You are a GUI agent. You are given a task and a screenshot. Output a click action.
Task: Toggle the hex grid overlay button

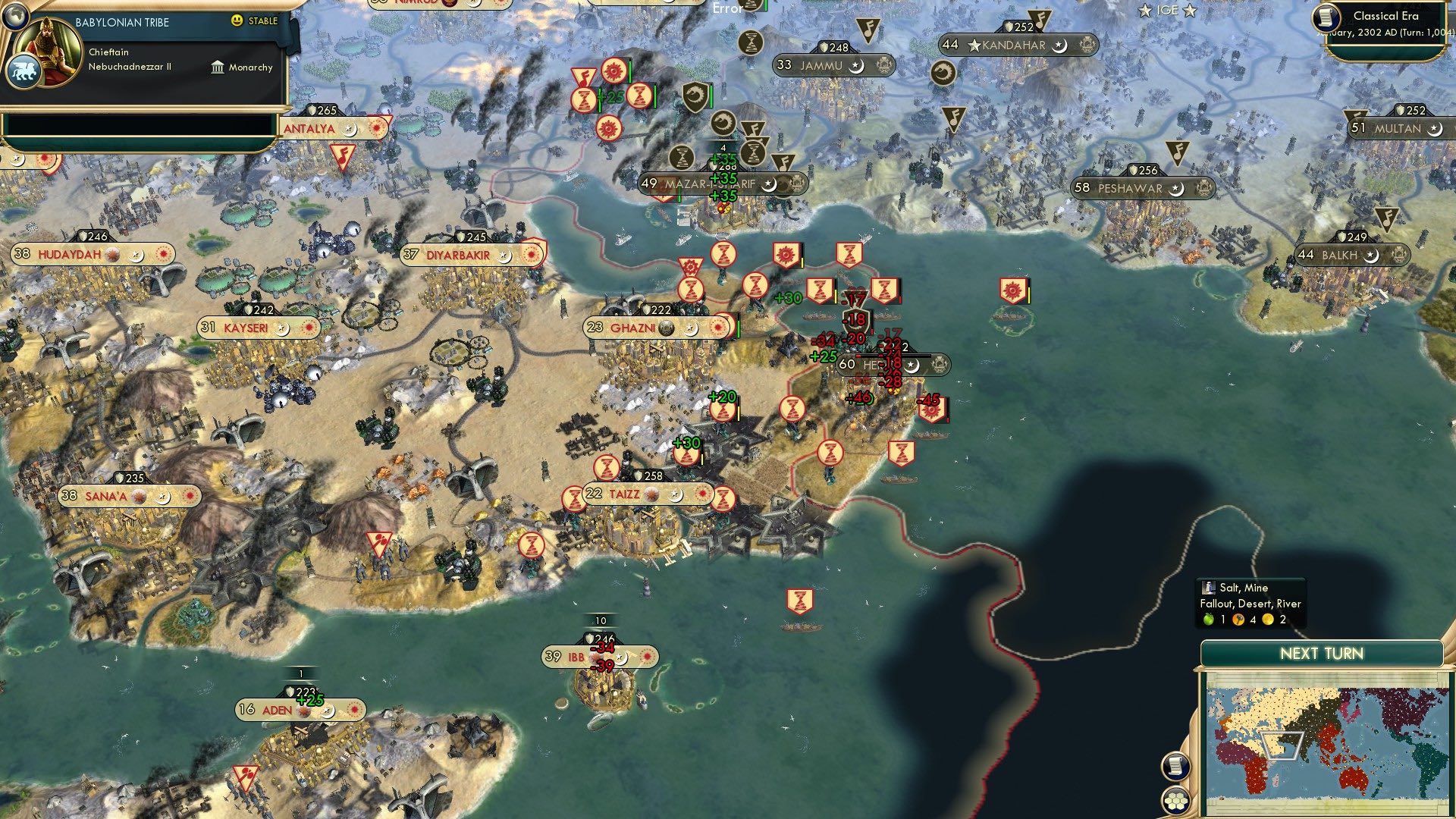[x=1174, y=800]
